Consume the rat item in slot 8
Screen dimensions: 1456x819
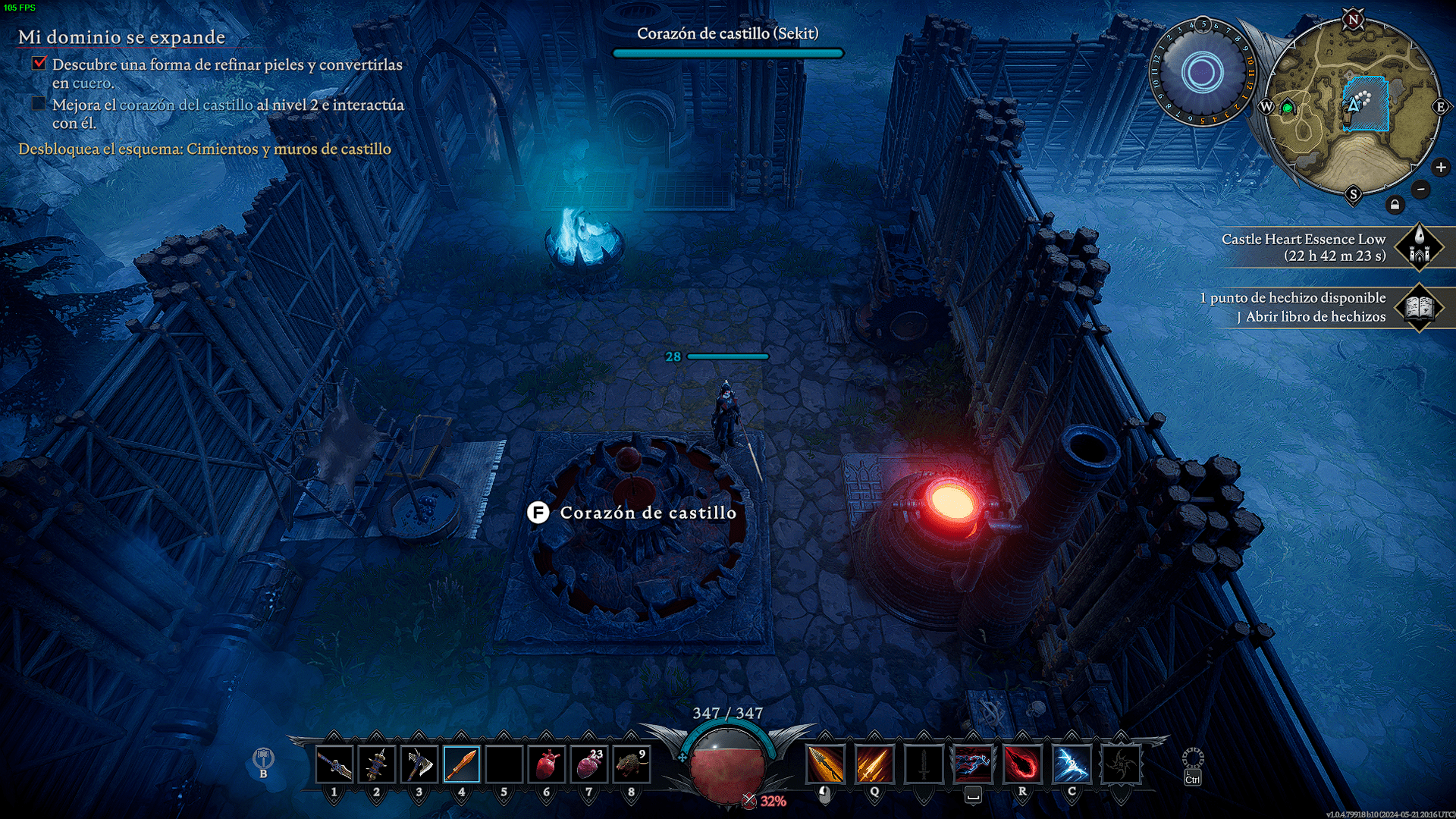pos(632,764)
